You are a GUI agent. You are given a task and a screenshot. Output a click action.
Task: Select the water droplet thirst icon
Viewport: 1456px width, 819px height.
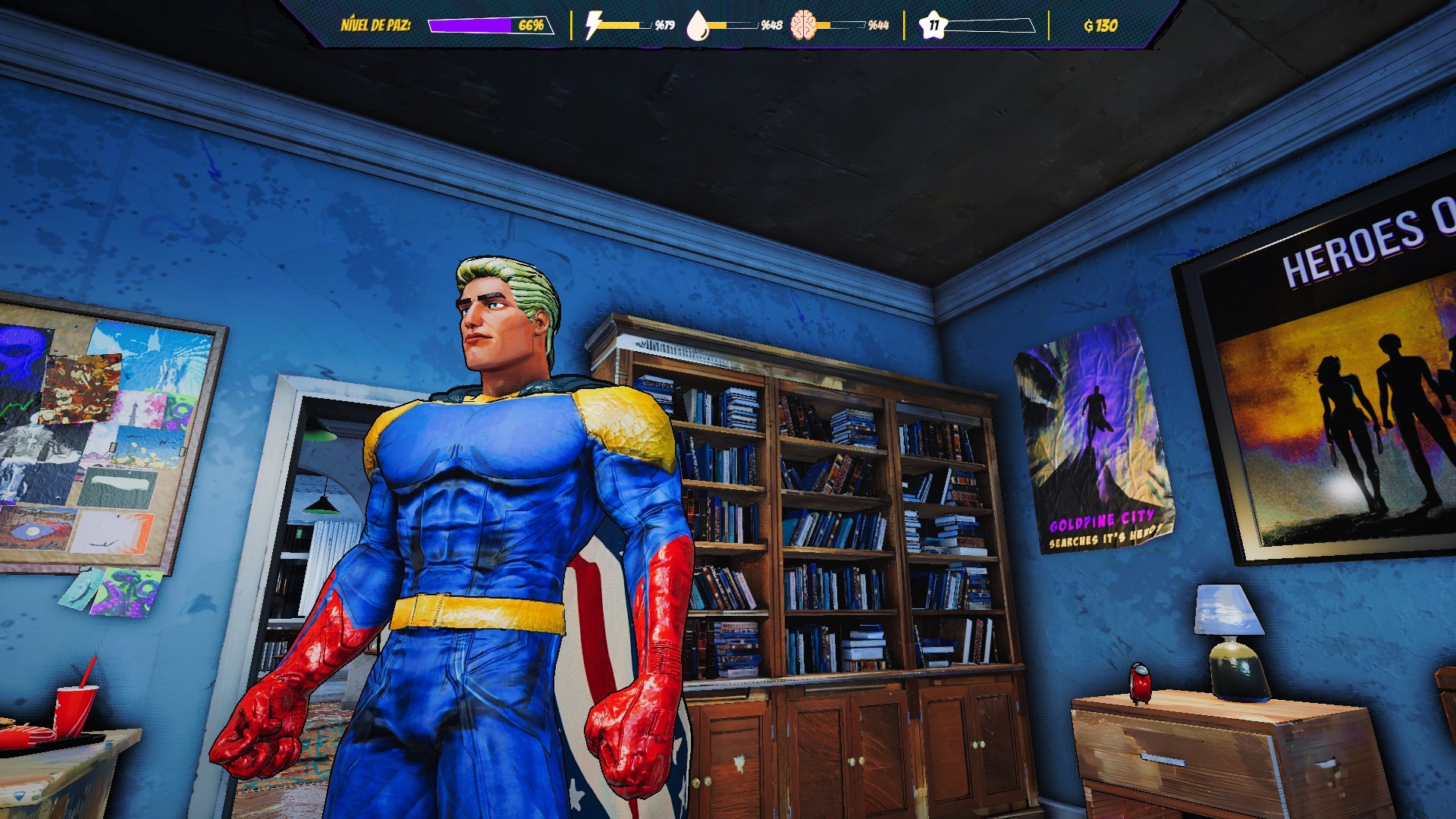[697, 26]
